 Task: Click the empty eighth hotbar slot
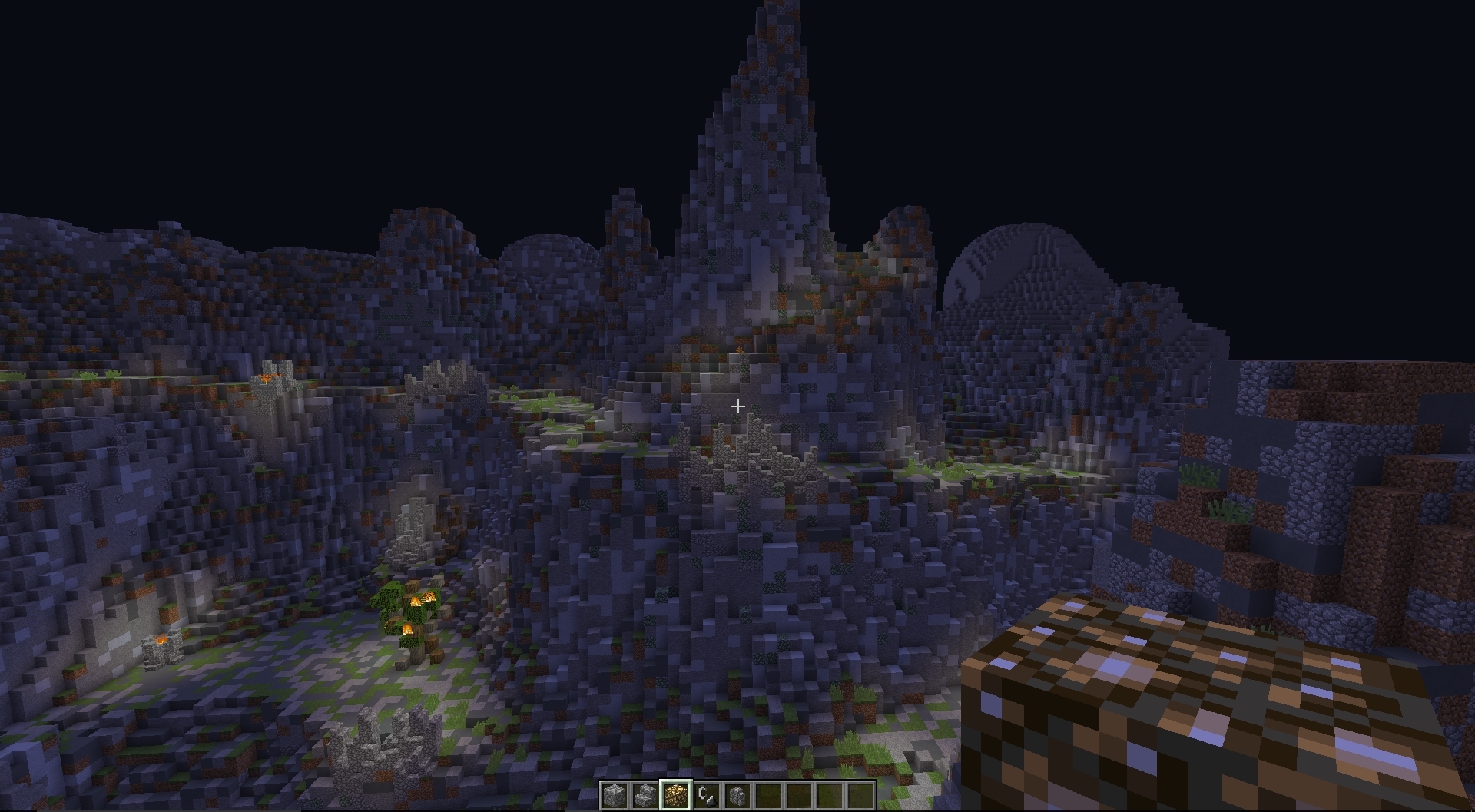(830, 795)
